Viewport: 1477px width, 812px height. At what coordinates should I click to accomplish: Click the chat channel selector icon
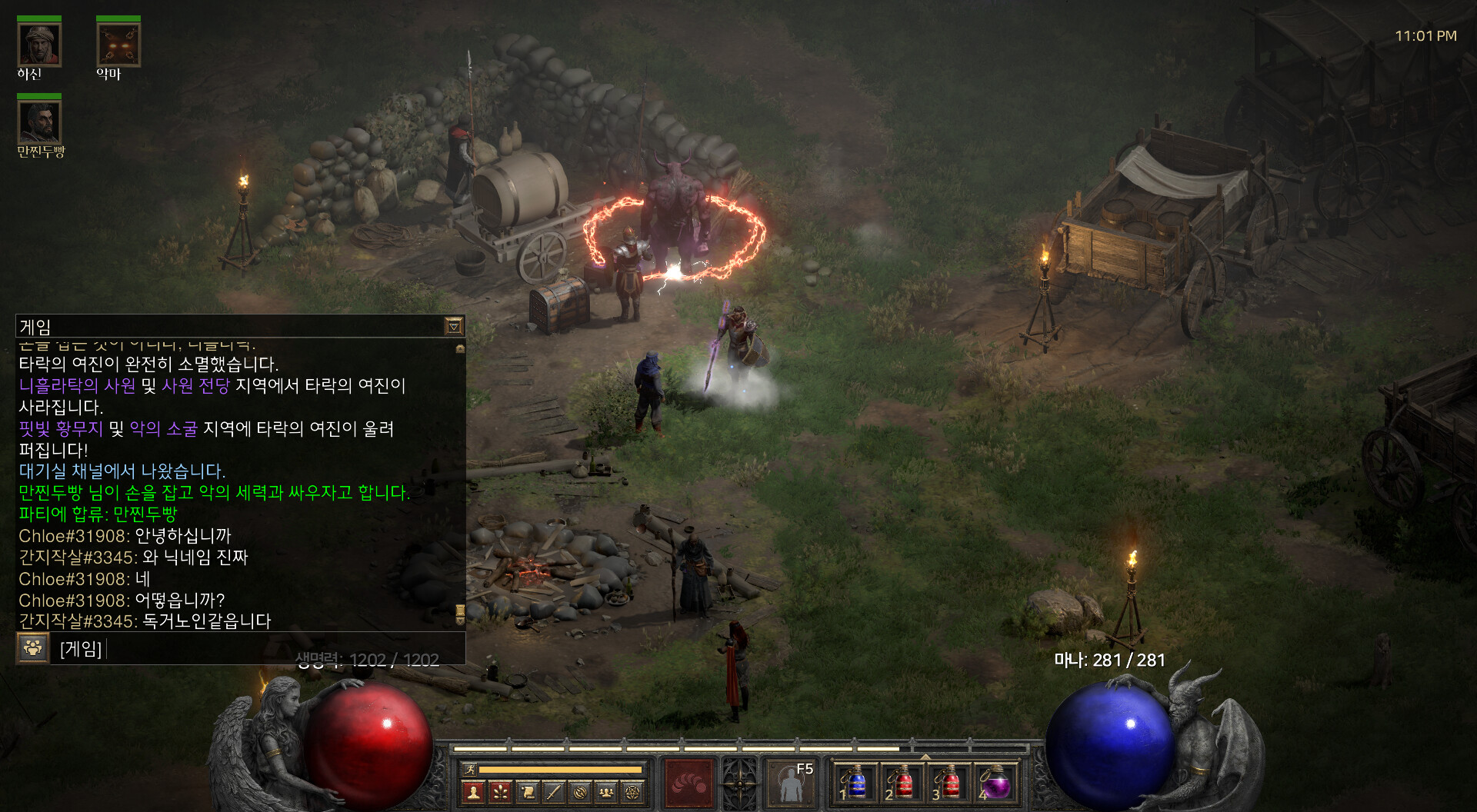click(32, 648)
